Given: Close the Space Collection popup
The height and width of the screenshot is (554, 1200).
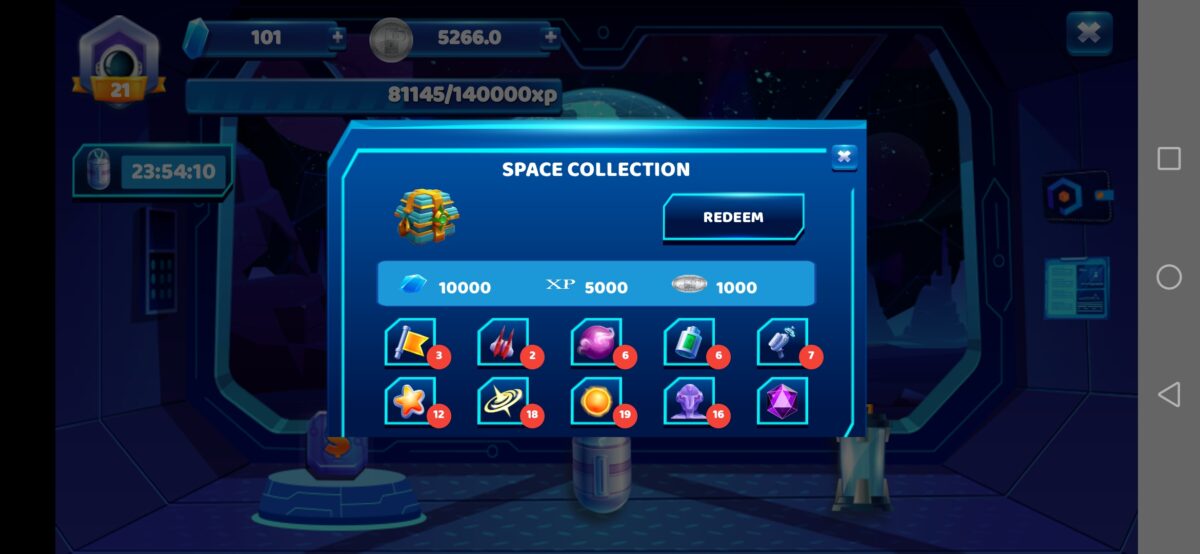Looking at the screenshot, I should point(844,156).
